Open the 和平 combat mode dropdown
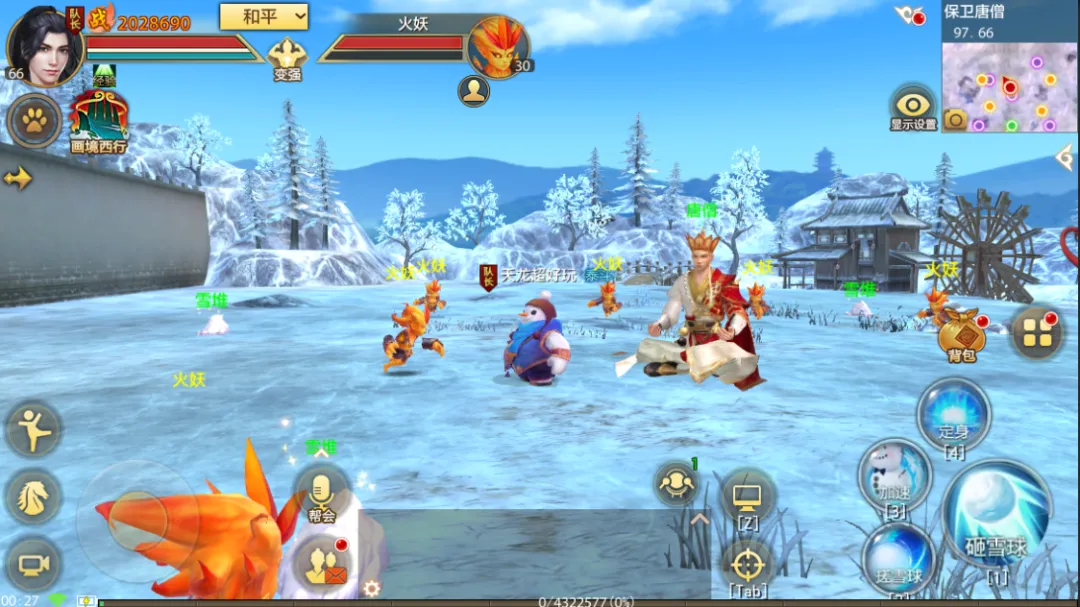The height and width of the screenshot is (607, 1080). tap(264, 16)
